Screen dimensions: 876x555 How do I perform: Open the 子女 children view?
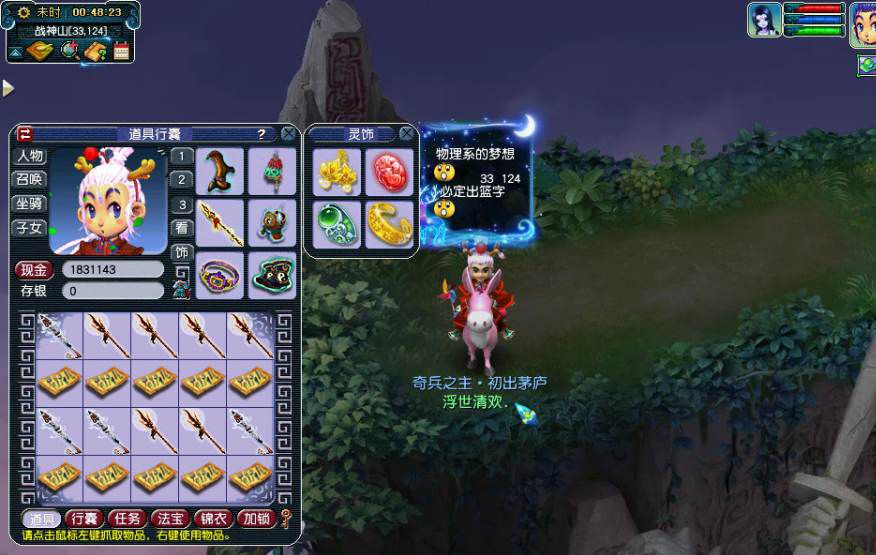point(29,228)
